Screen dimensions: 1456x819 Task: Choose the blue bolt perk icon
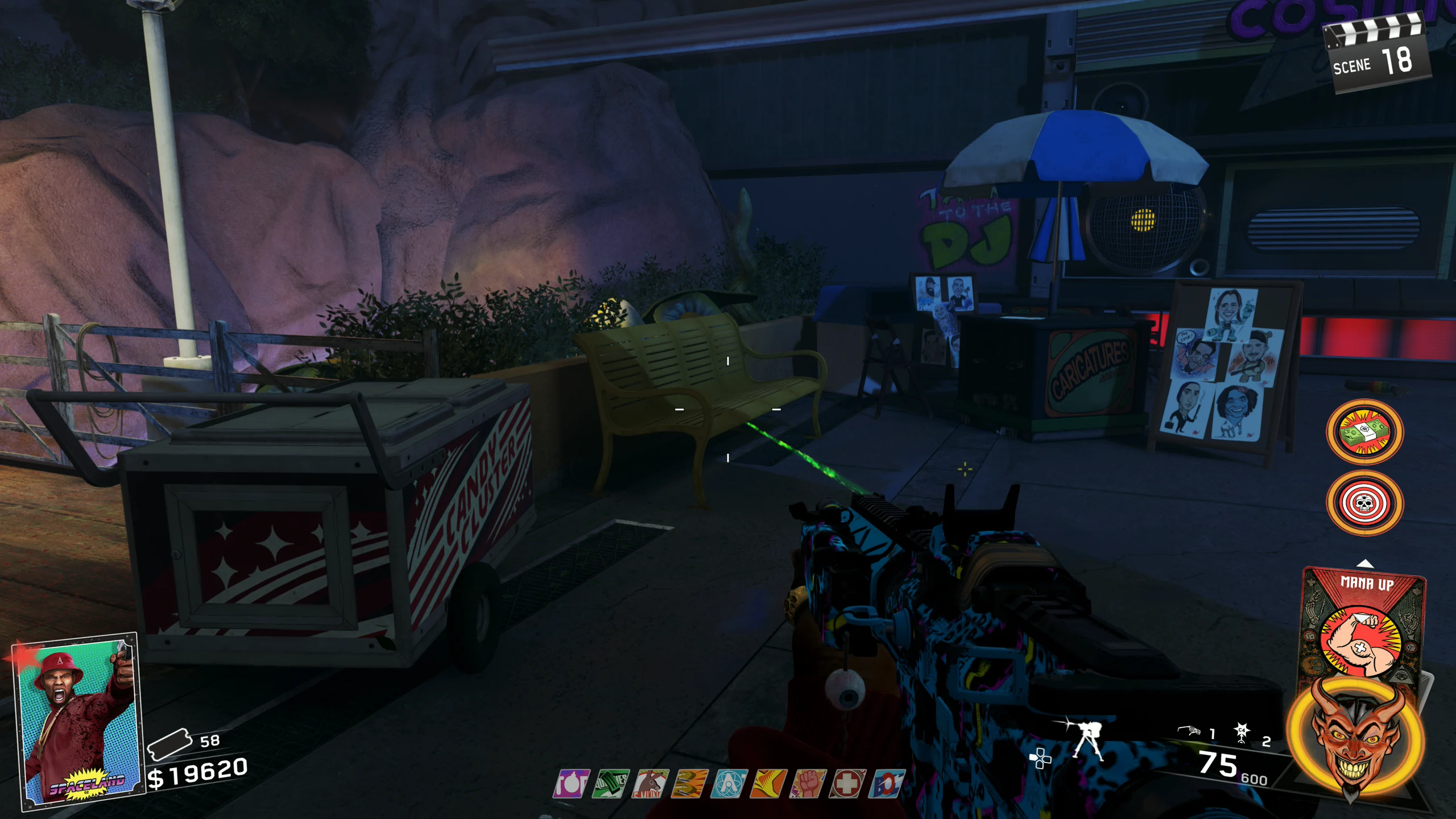click(886, 784)
